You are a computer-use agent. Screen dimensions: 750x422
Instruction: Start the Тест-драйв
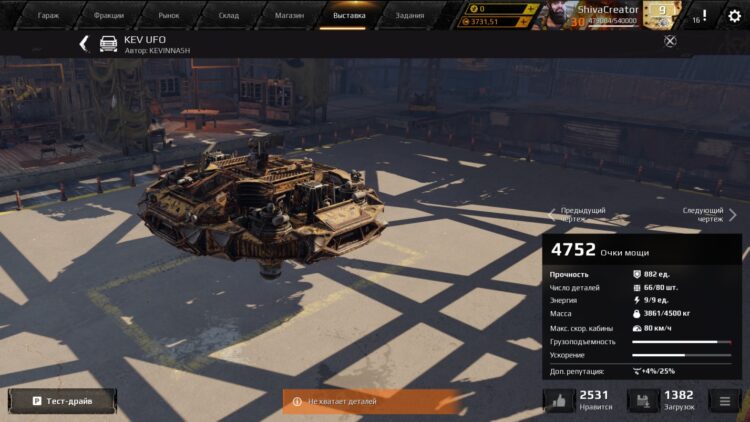(62, 401)
